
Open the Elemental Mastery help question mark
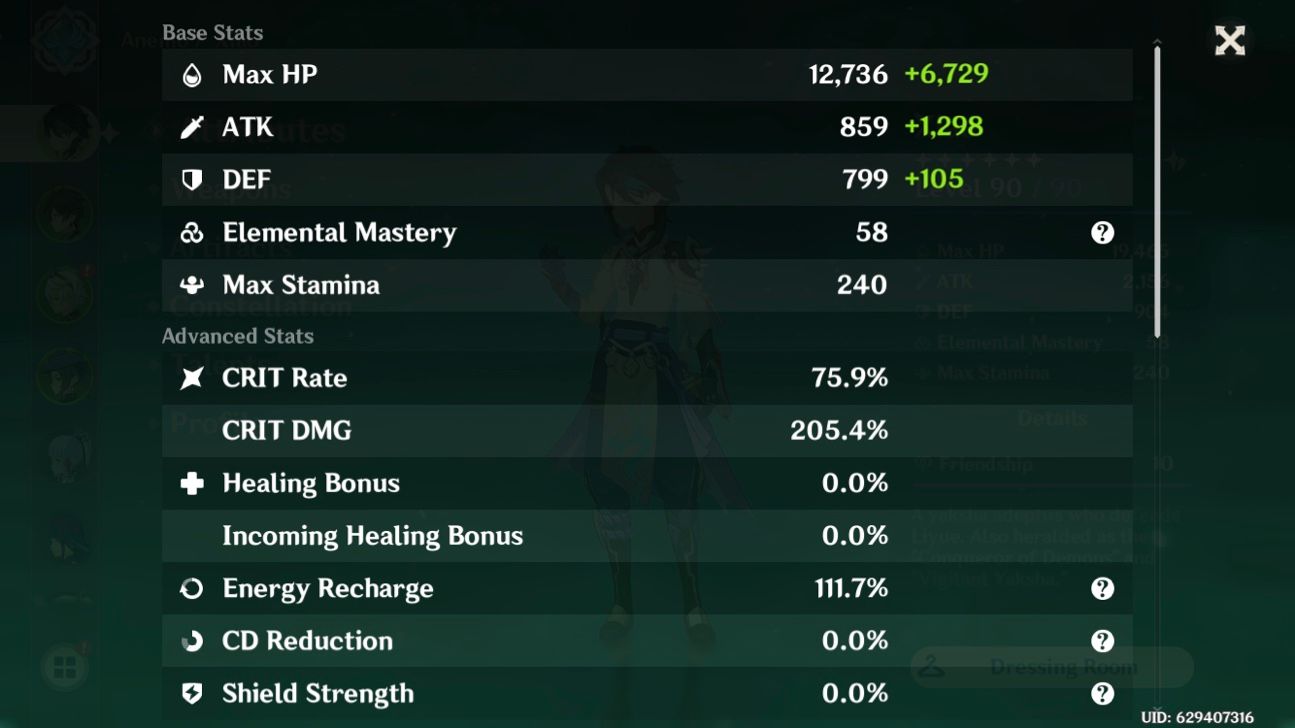pos(1100,232)
